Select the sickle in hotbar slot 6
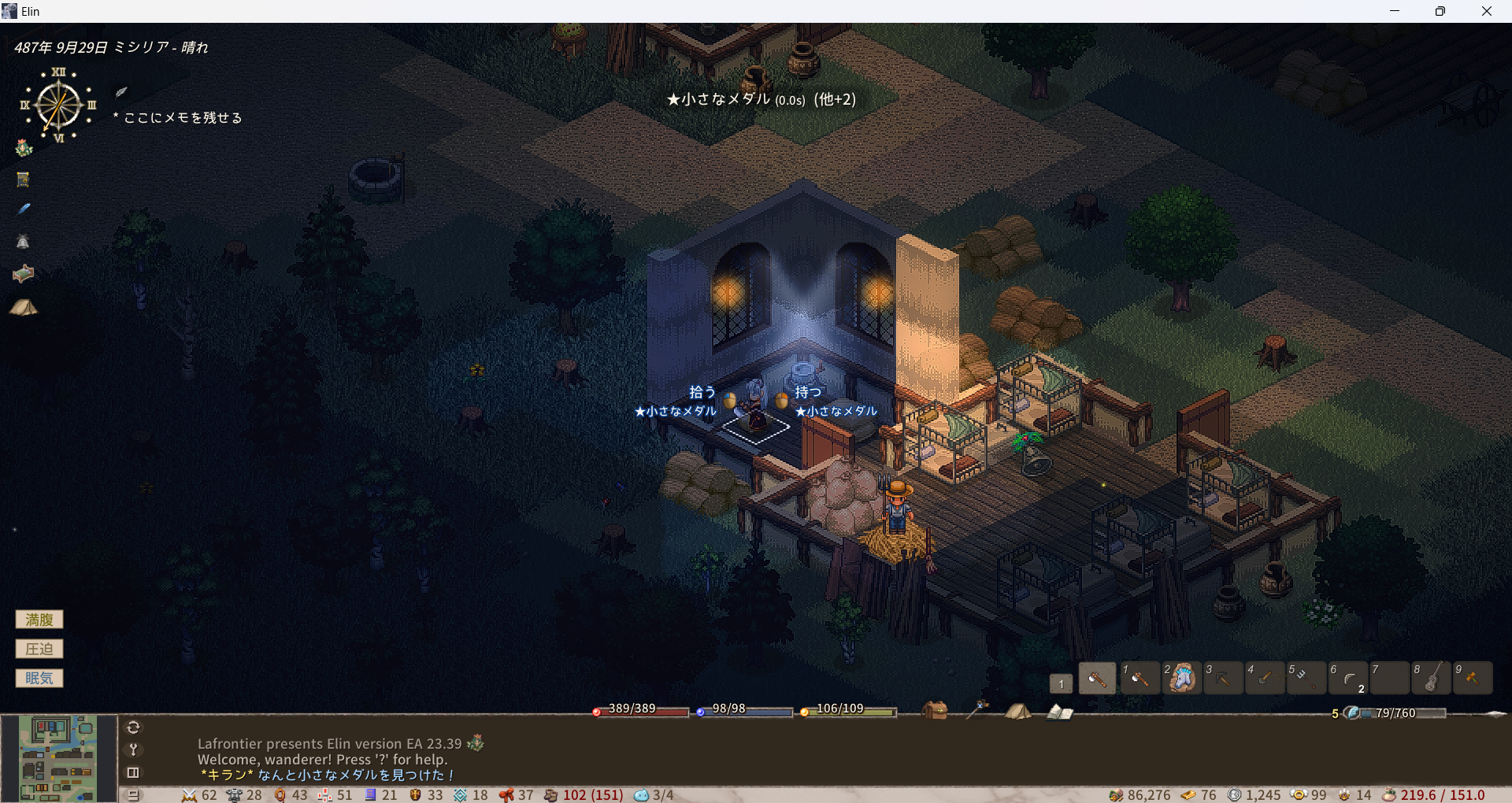The width and height of the screenshot is (1512, 803). pos(1348,678)
